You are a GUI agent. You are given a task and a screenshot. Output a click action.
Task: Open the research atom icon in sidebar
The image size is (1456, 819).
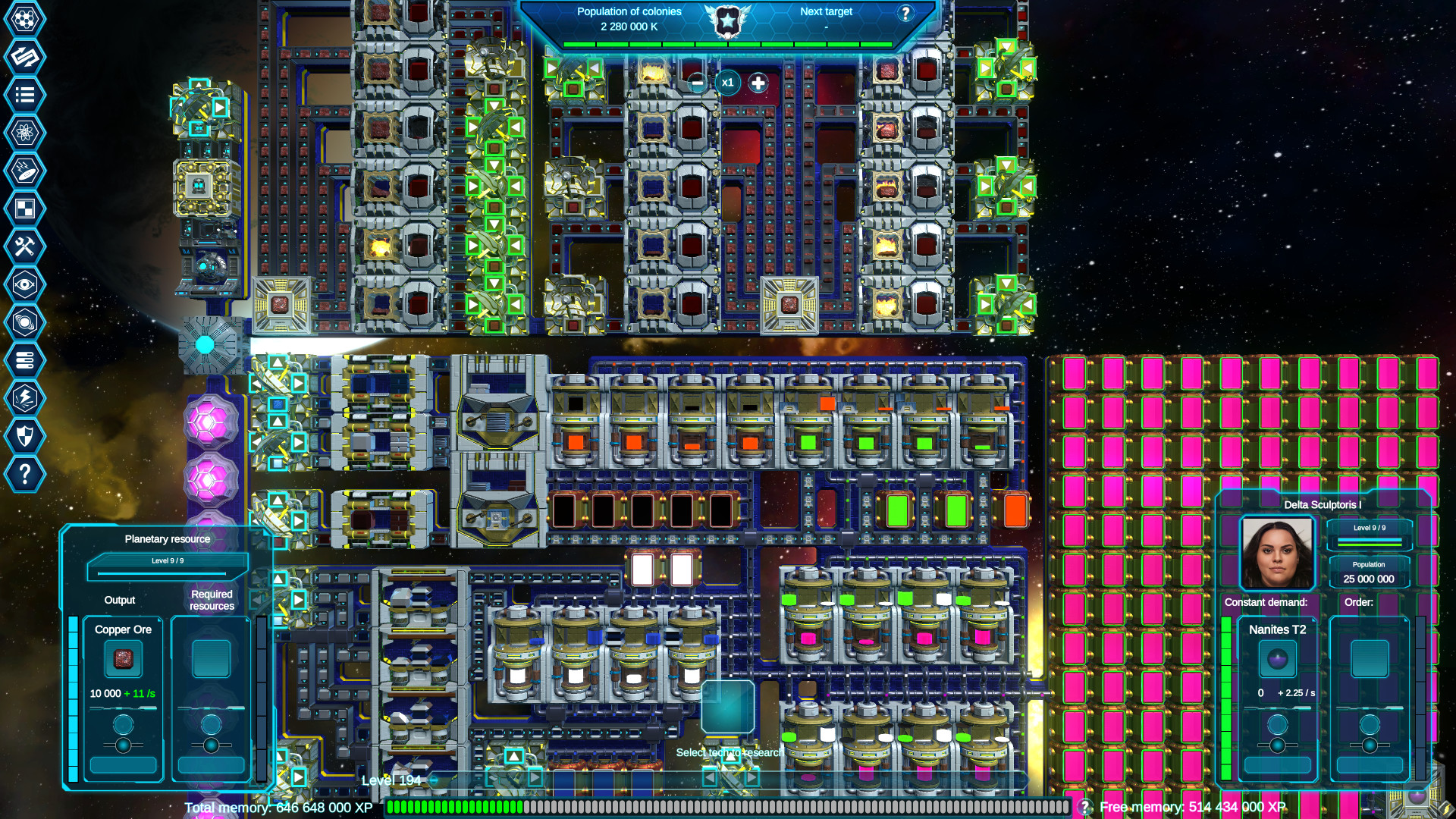(x=25, y=133)
